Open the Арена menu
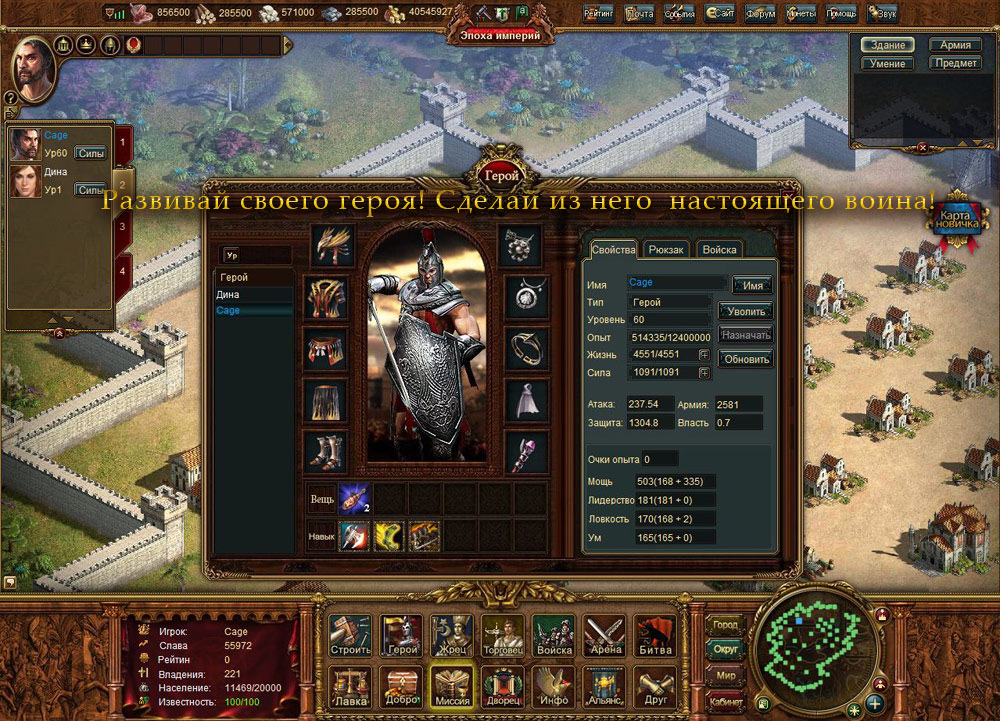Screen dimensions: 1000x721 pos(605,634)
